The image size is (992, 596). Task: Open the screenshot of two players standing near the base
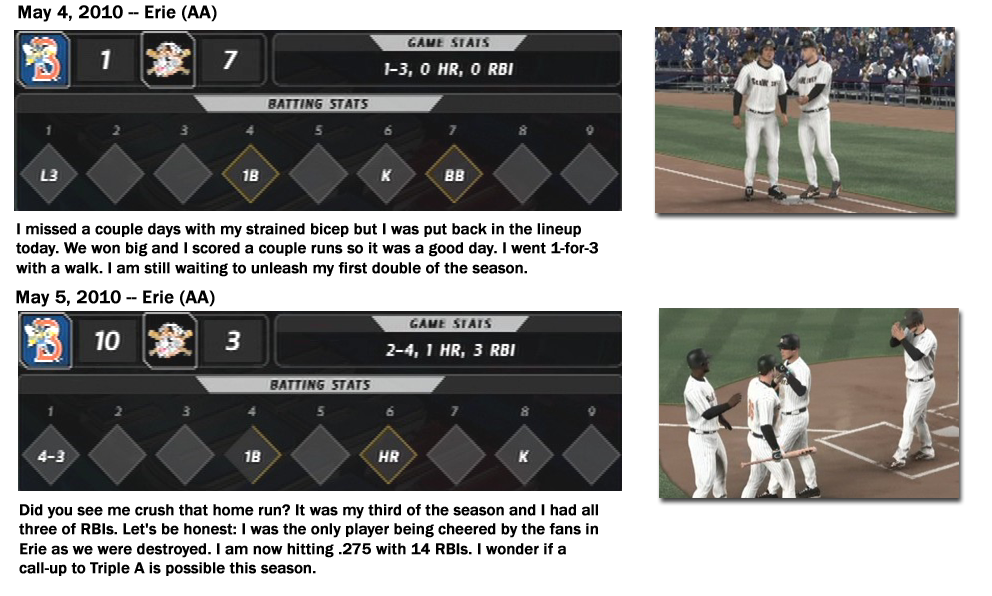click(x=805, y=120)
